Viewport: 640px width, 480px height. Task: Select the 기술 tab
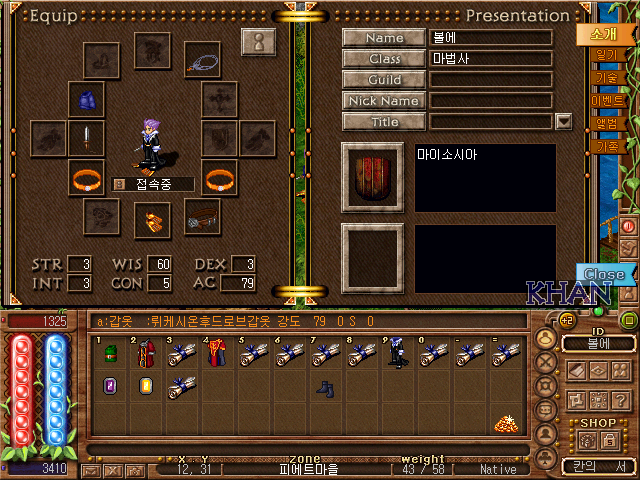606,78
